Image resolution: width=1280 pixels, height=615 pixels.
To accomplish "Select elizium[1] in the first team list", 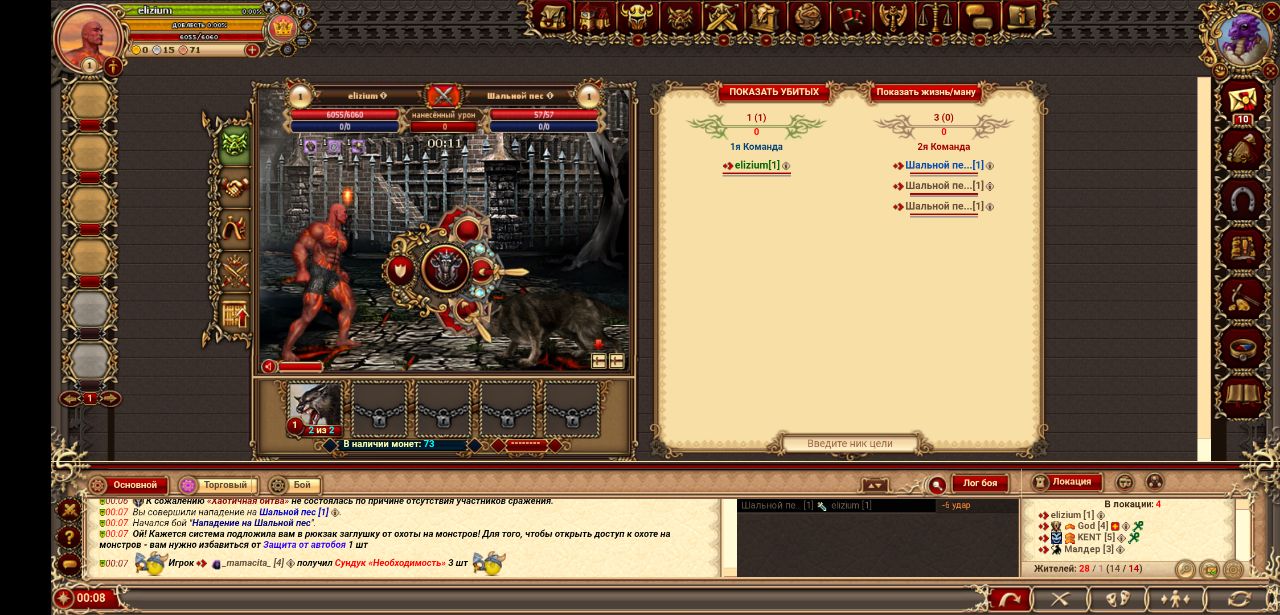I will 757,165.
